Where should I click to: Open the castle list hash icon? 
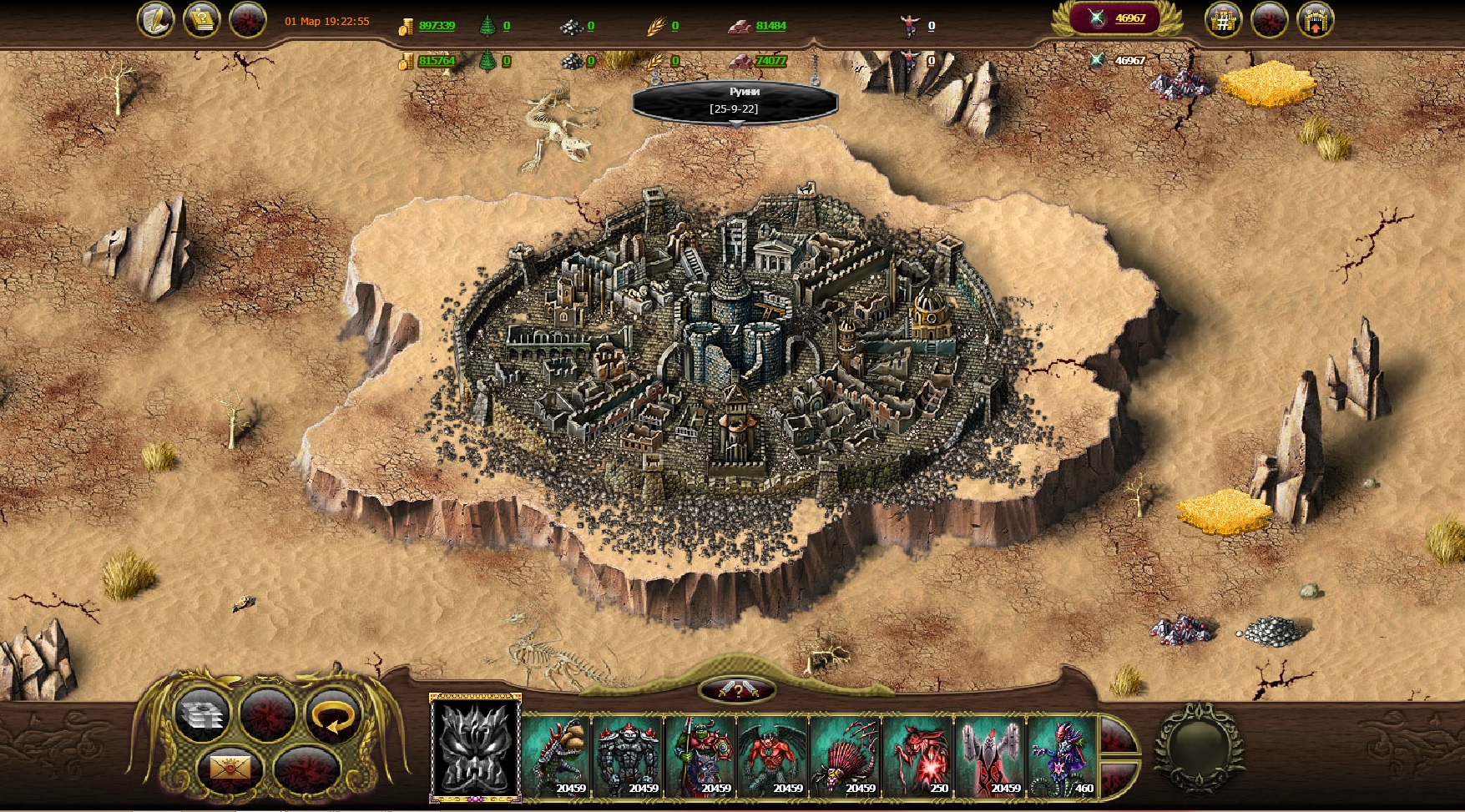coord(1223,20)
